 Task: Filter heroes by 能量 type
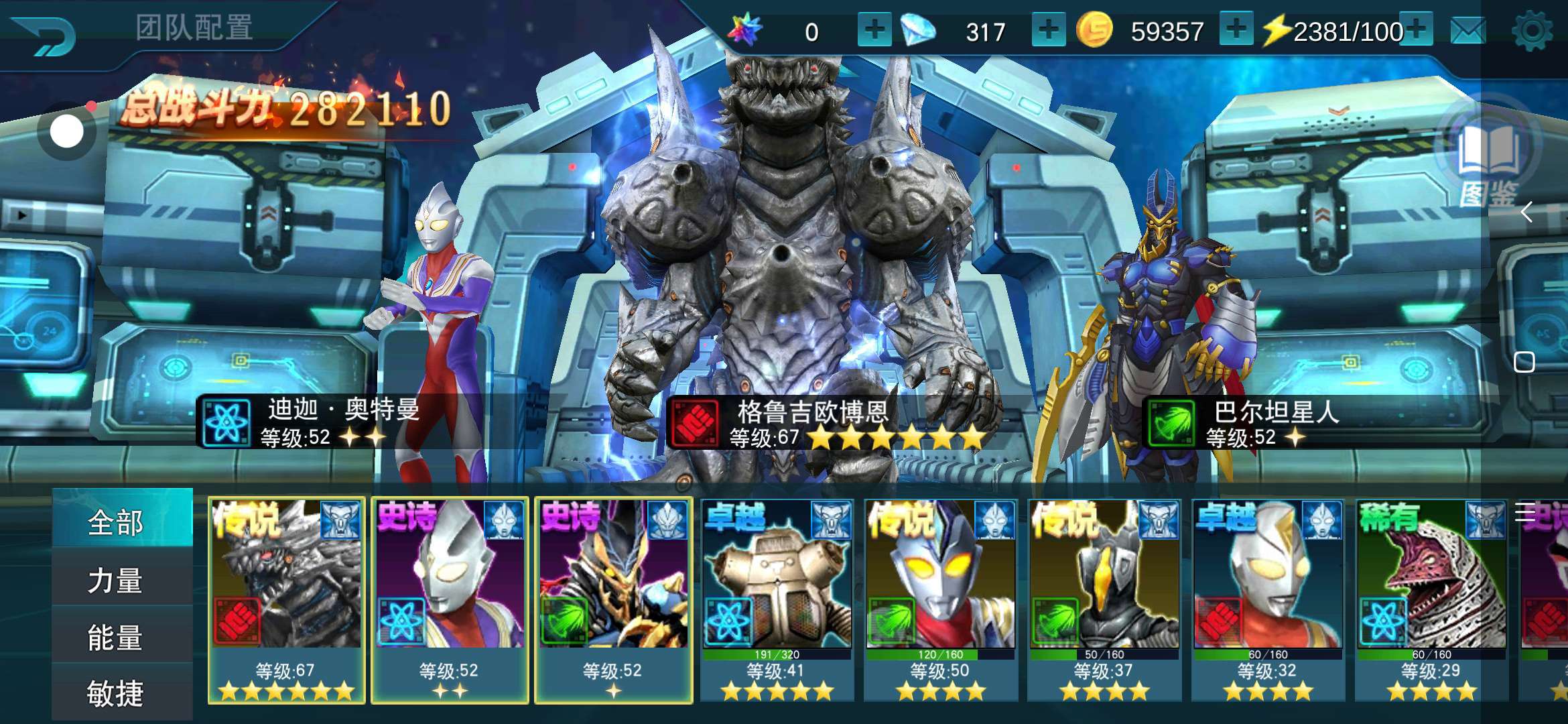115,637
